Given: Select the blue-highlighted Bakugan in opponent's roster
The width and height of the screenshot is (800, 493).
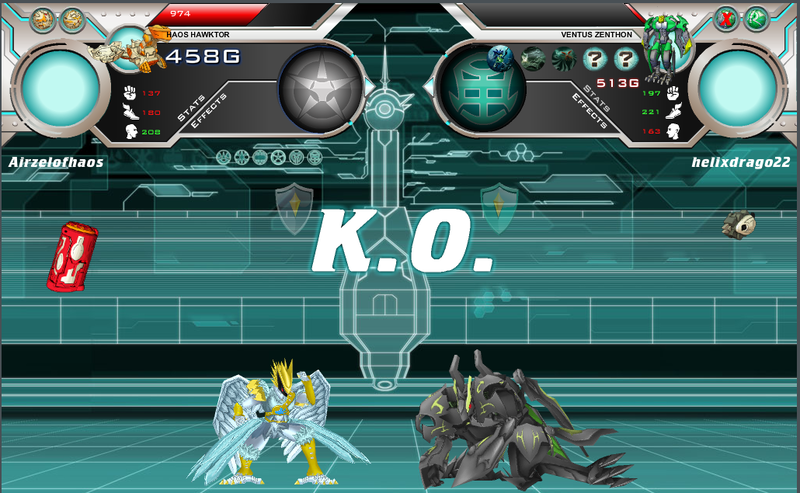Looking at the screenshot, I should (500, 59).
